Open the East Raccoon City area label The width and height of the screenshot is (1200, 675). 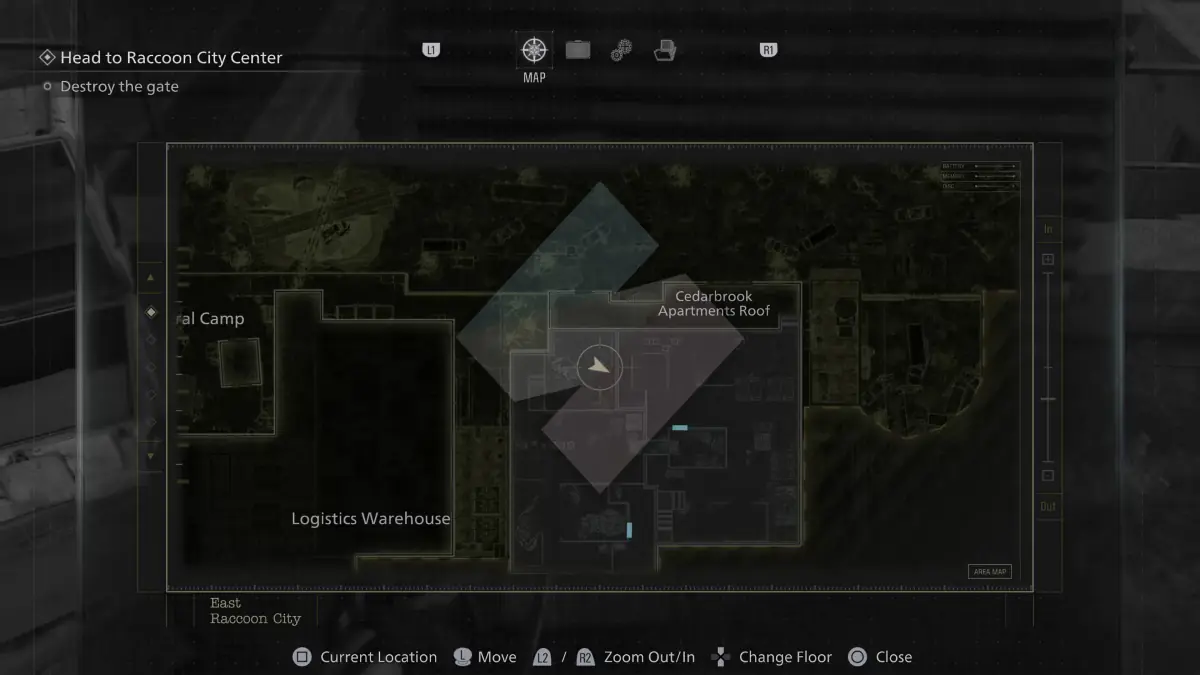coord(255,611)
